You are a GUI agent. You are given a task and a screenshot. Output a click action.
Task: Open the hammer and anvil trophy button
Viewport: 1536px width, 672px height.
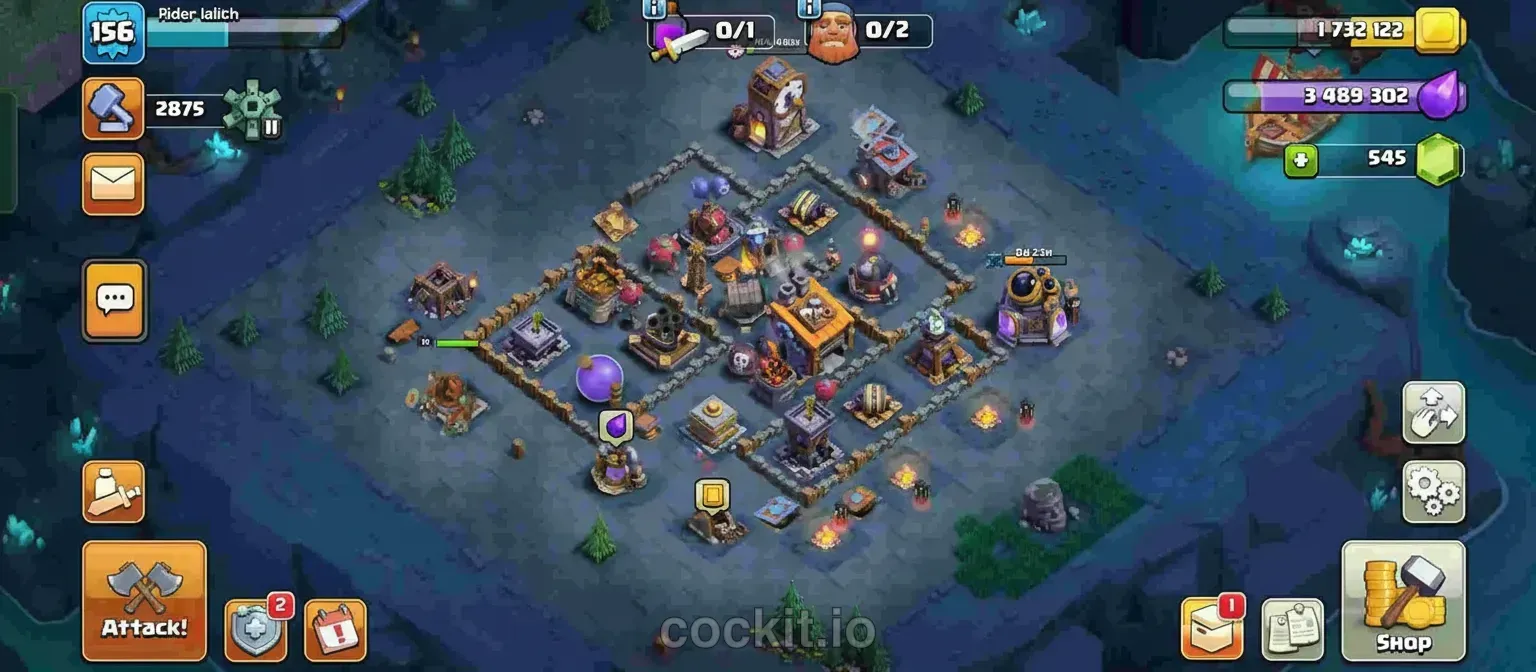113,108
